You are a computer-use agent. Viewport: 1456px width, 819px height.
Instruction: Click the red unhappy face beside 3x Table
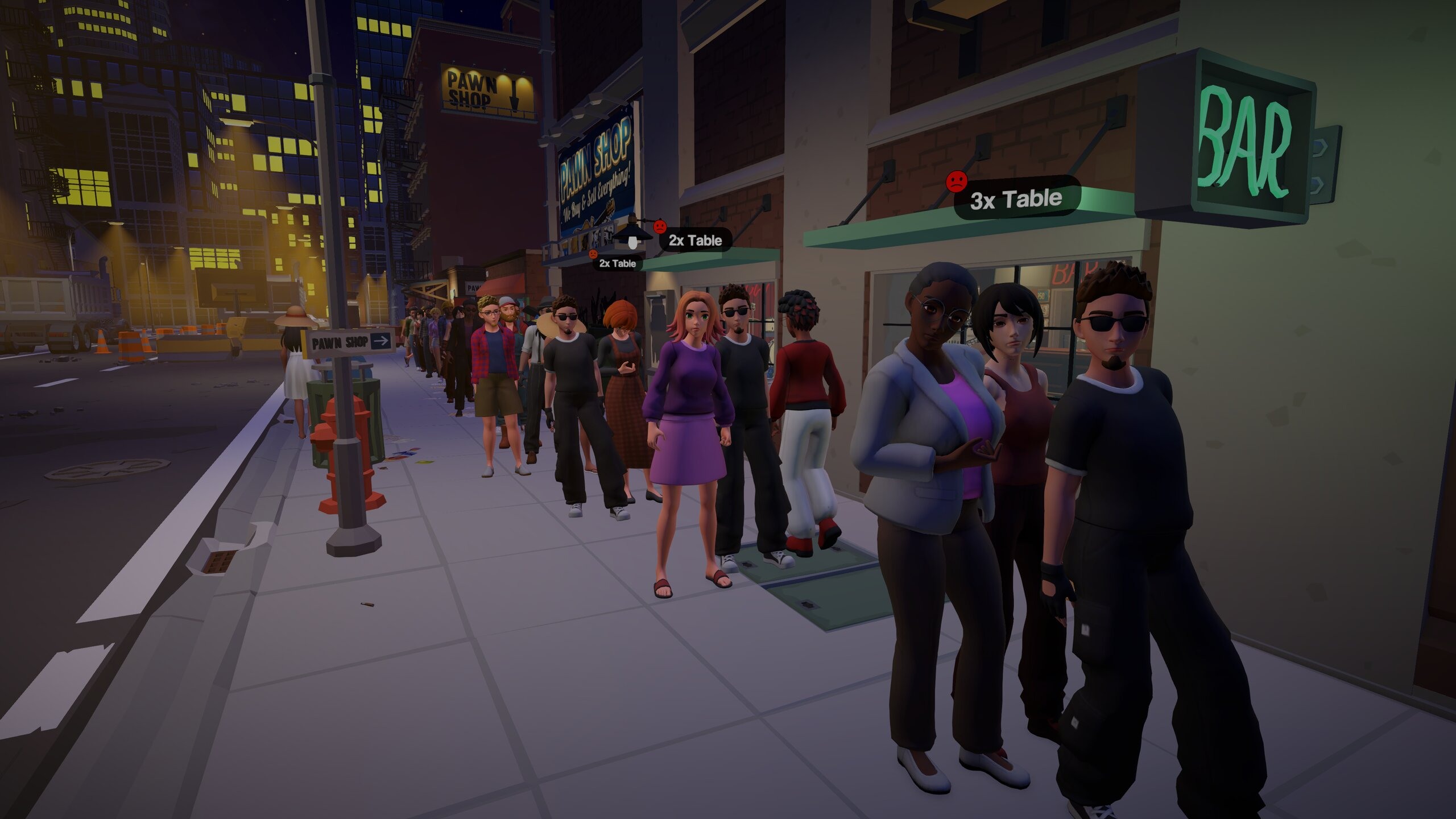pos(957,181)
